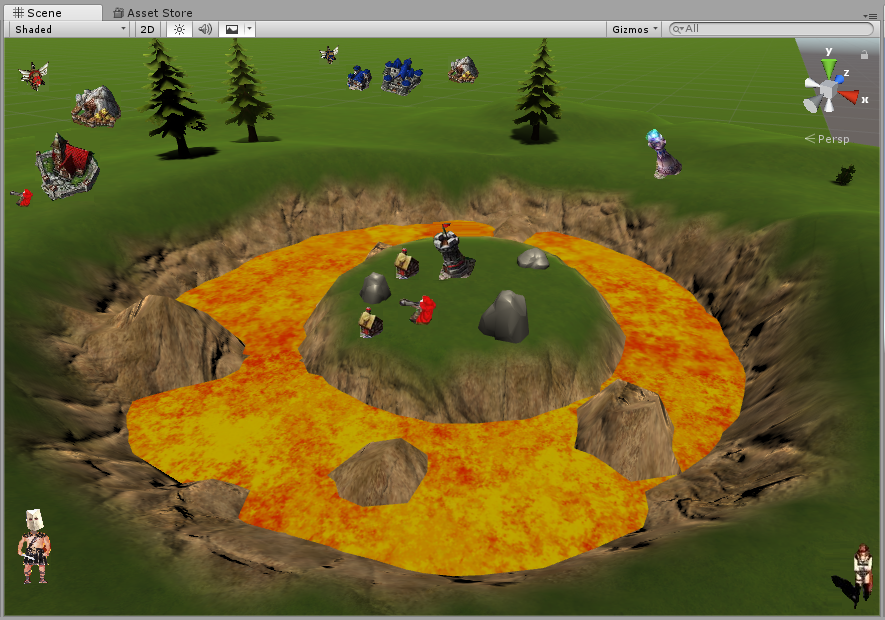Select the Scene tab

[x=39, y=13]
